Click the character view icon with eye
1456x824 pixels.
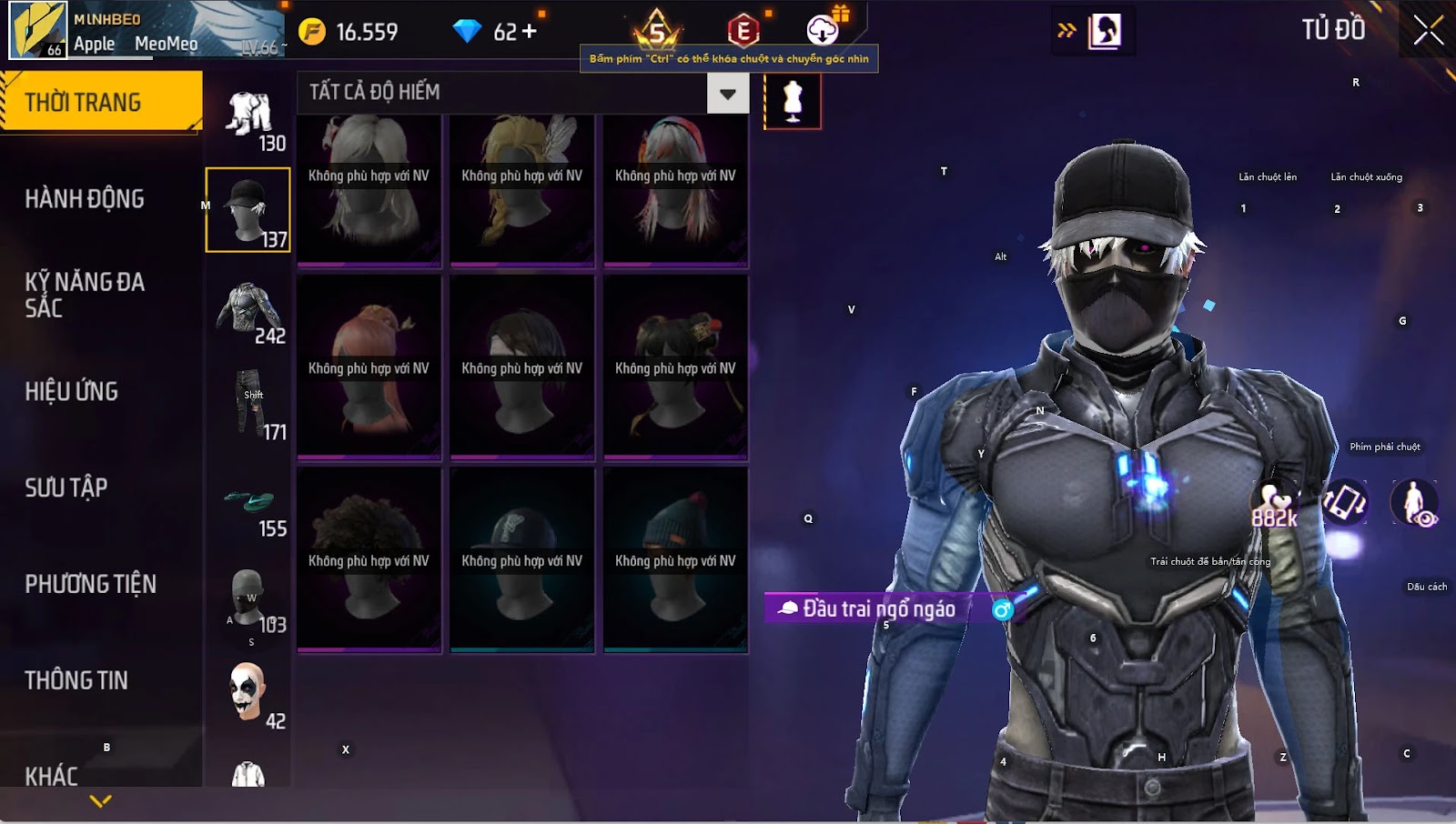(x=1414, y=503)
